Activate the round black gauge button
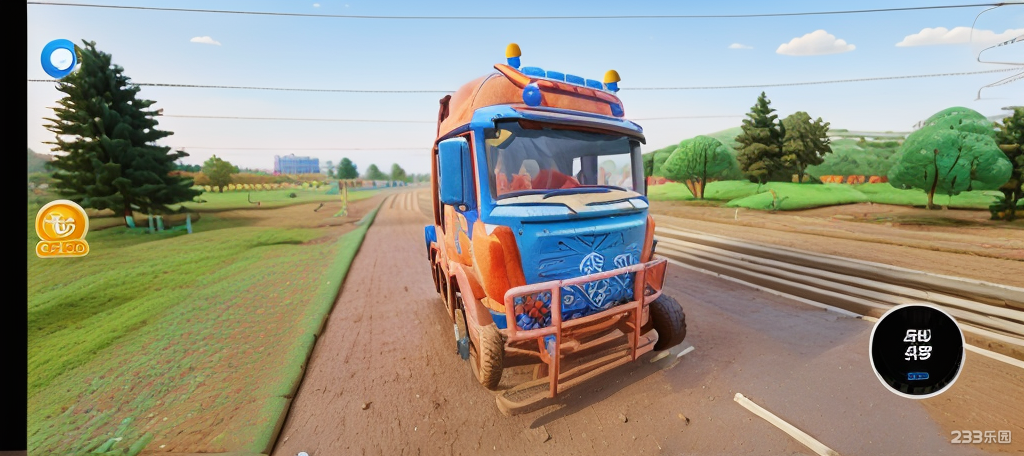Screen dimensions: 1024x456 point(916,350)
